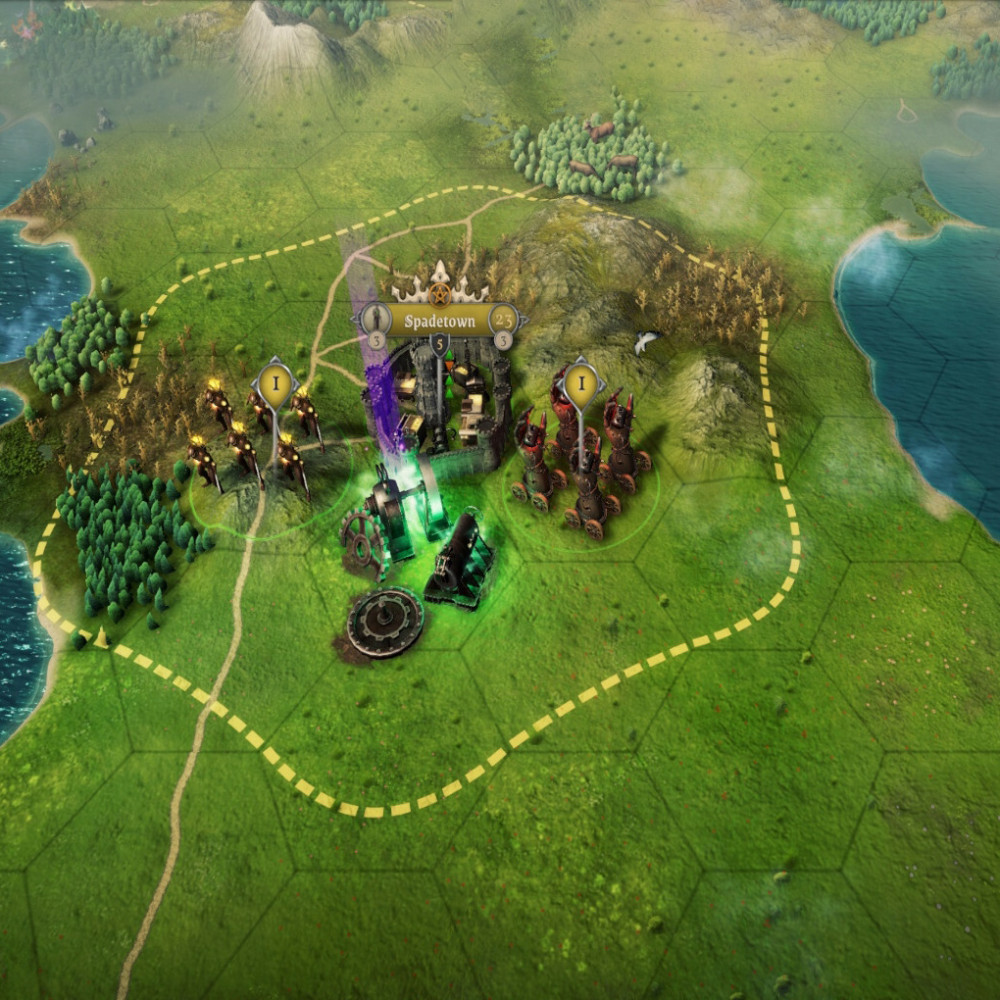1000x1000 pixels.
Task: Click the production portrait icon on Spadetown's banner
Action: pos(376,319)
